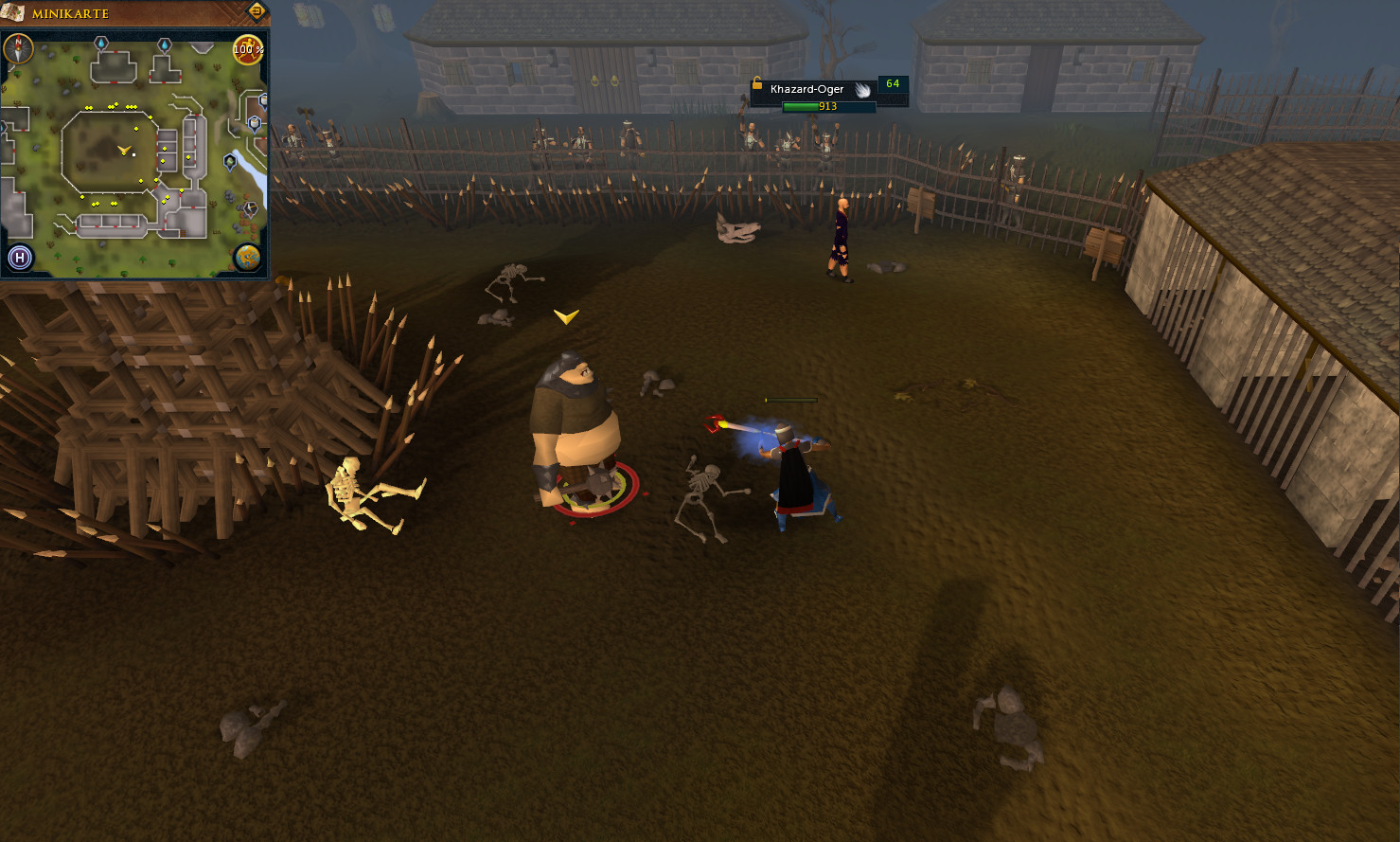
Task: Click the compass on the minimap
Action: pyautogui.click(x=19, y=48)
